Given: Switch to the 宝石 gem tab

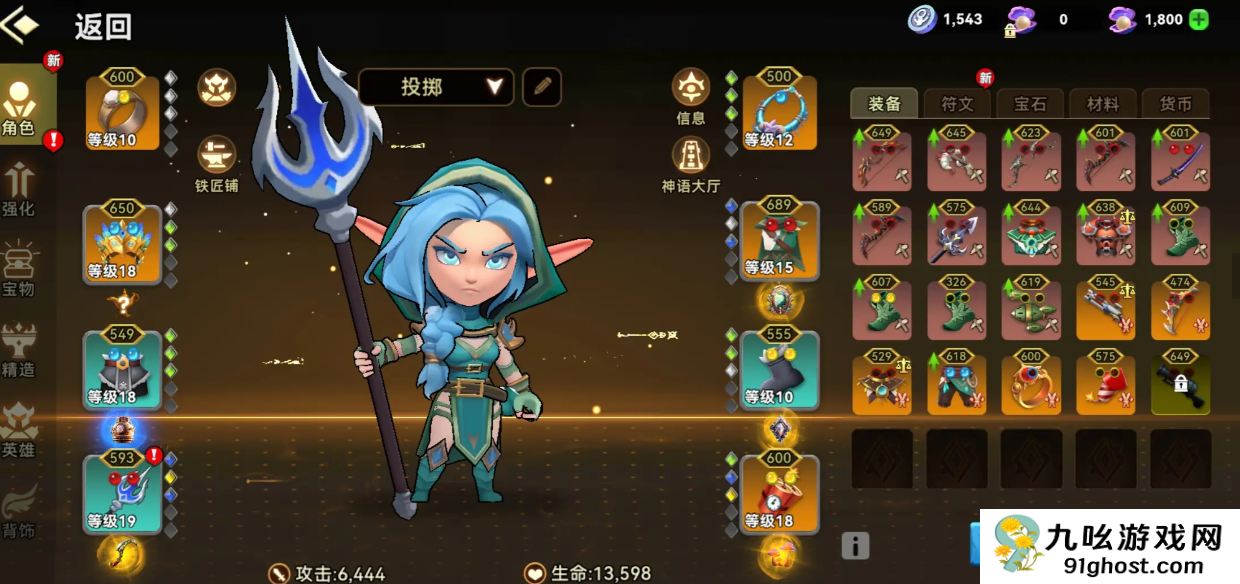Looking at the screenshot, I should coord(1030,103).
